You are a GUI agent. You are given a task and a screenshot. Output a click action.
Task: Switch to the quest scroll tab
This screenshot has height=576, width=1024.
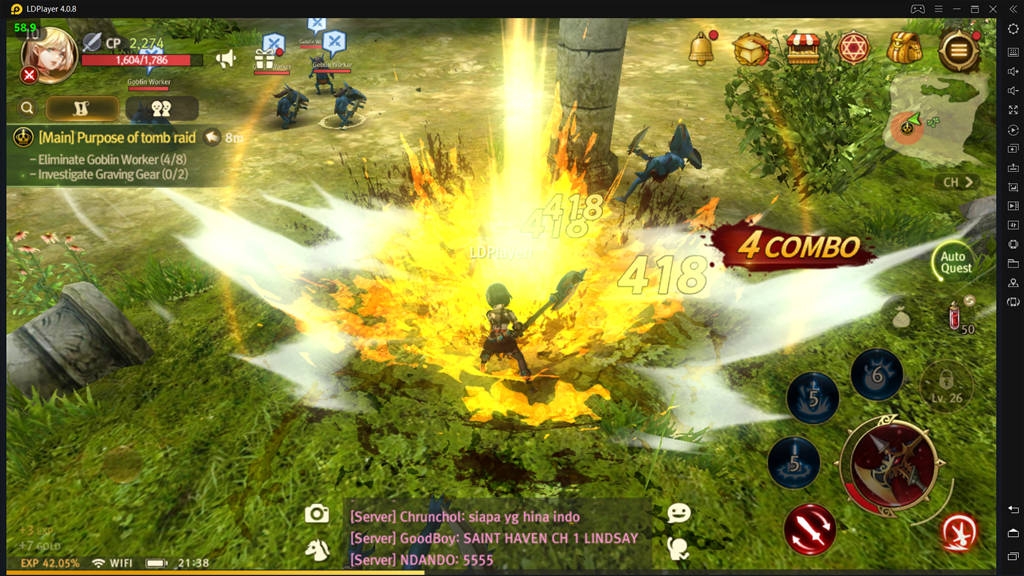tap(83, 108)
